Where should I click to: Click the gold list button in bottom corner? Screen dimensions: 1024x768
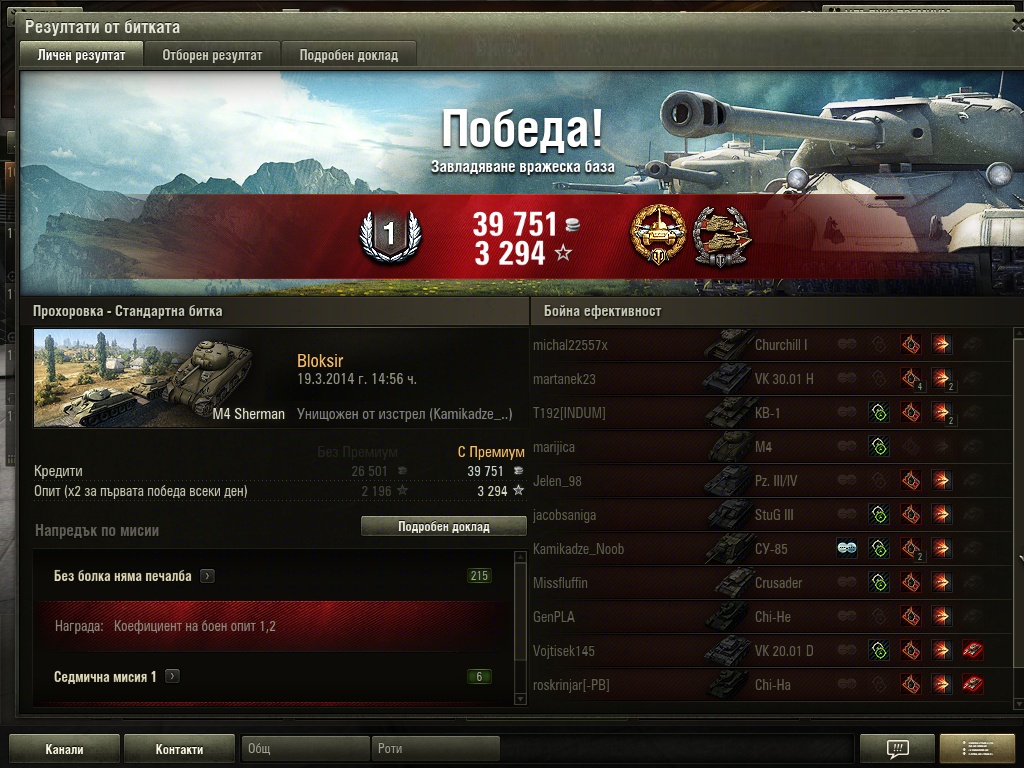pyautogui.click(x=976, y=749)
